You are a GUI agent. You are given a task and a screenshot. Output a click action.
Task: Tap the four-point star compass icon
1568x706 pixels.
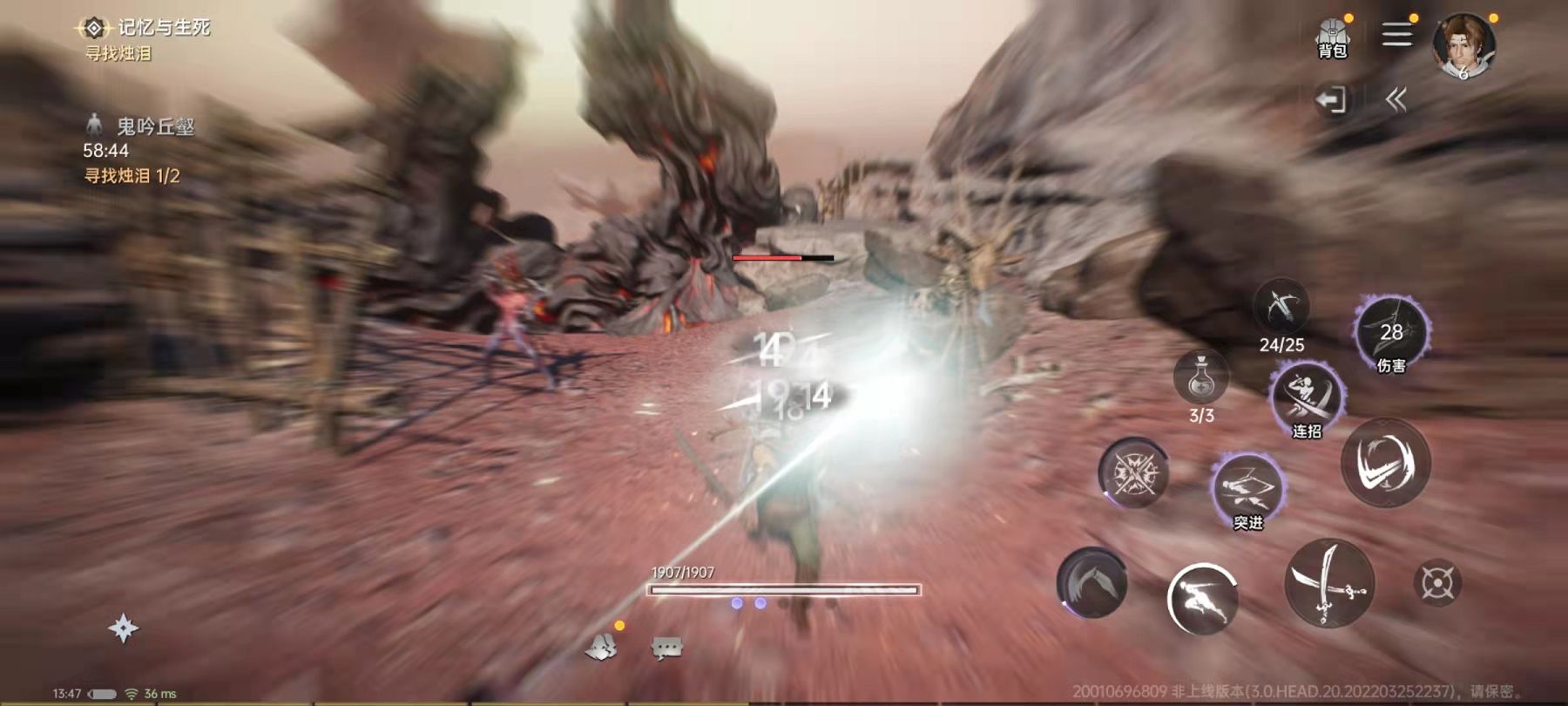pyautogui.click(x=123, y=628)
